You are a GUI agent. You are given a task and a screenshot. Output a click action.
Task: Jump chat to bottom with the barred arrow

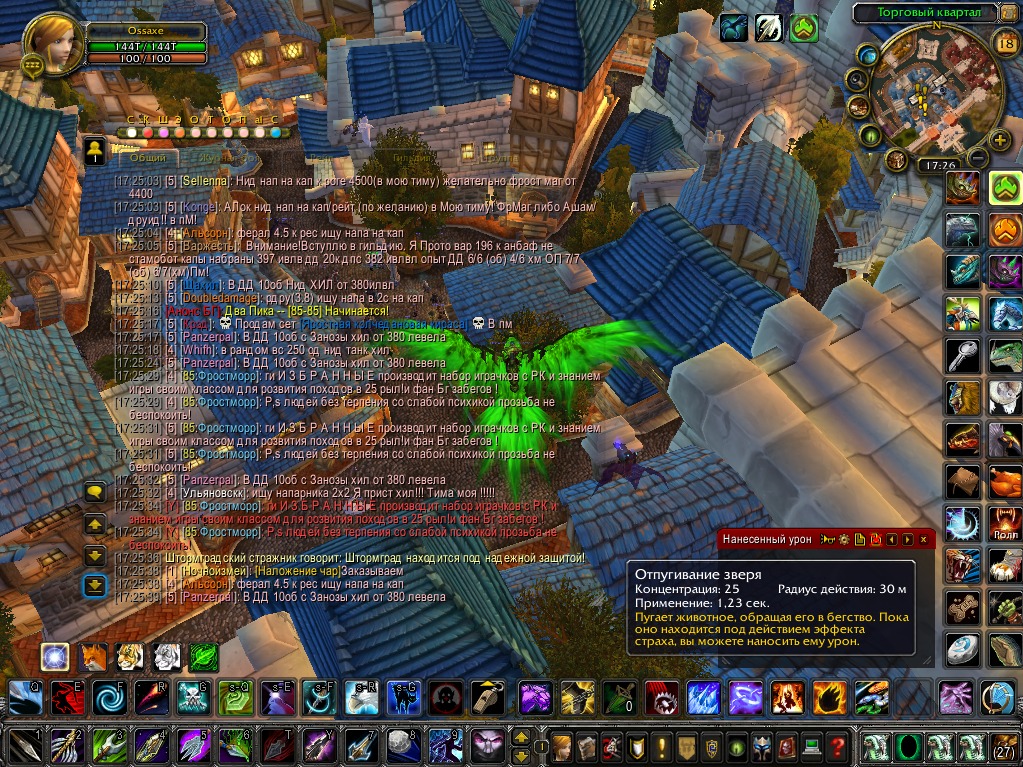click(95, 585)
